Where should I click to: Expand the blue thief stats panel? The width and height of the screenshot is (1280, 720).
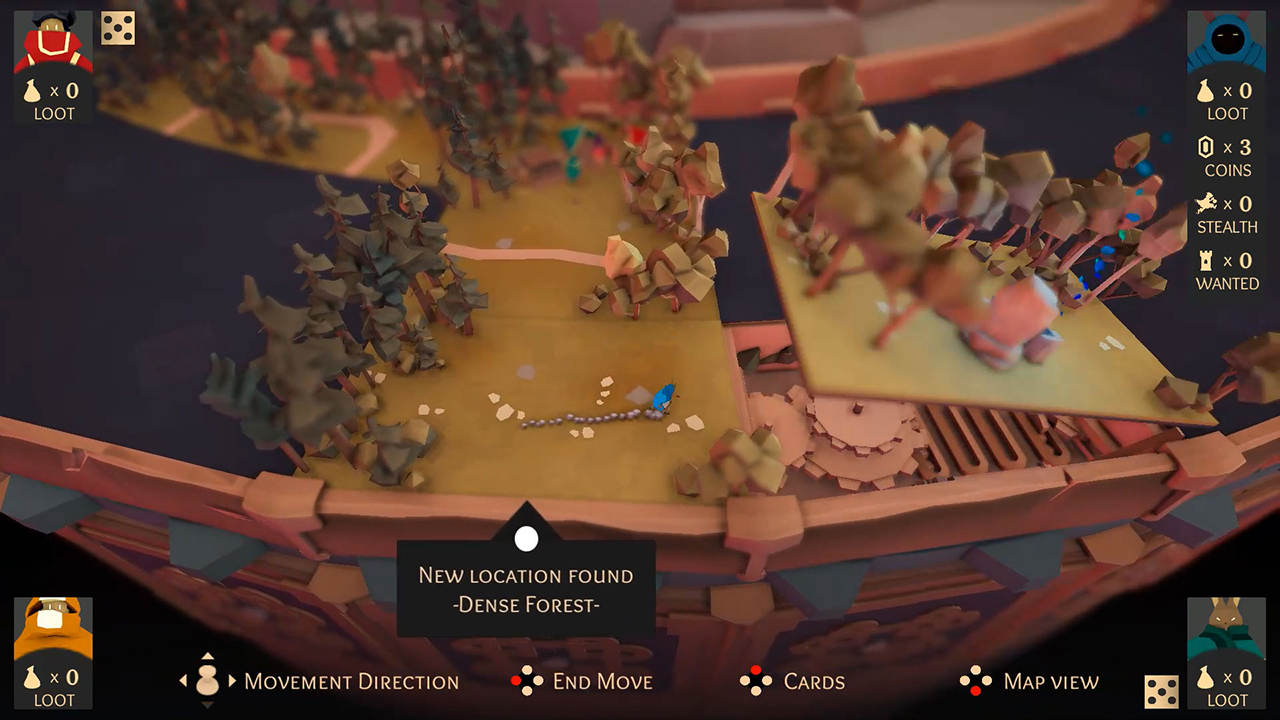click(x=1226, y=40)
